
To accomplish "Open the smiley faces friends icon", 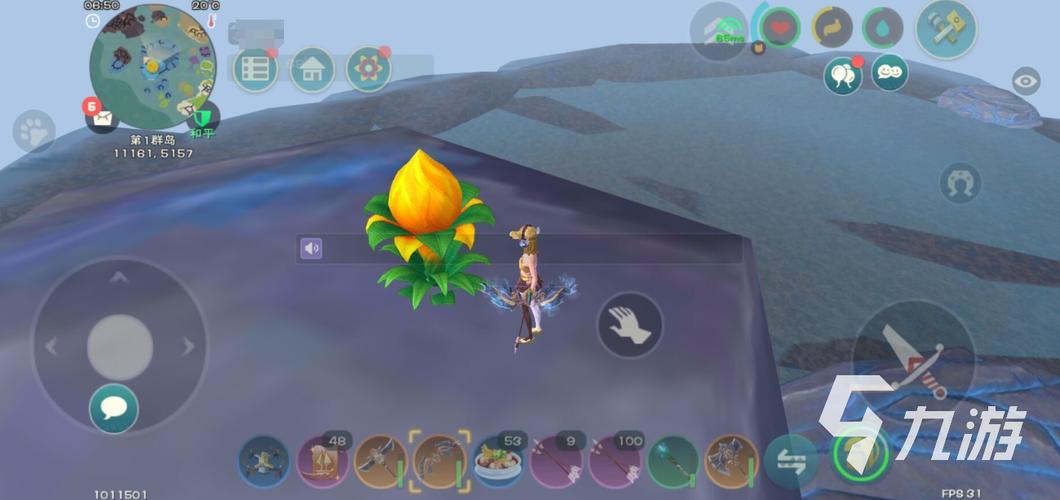I will tap(889, 72).
